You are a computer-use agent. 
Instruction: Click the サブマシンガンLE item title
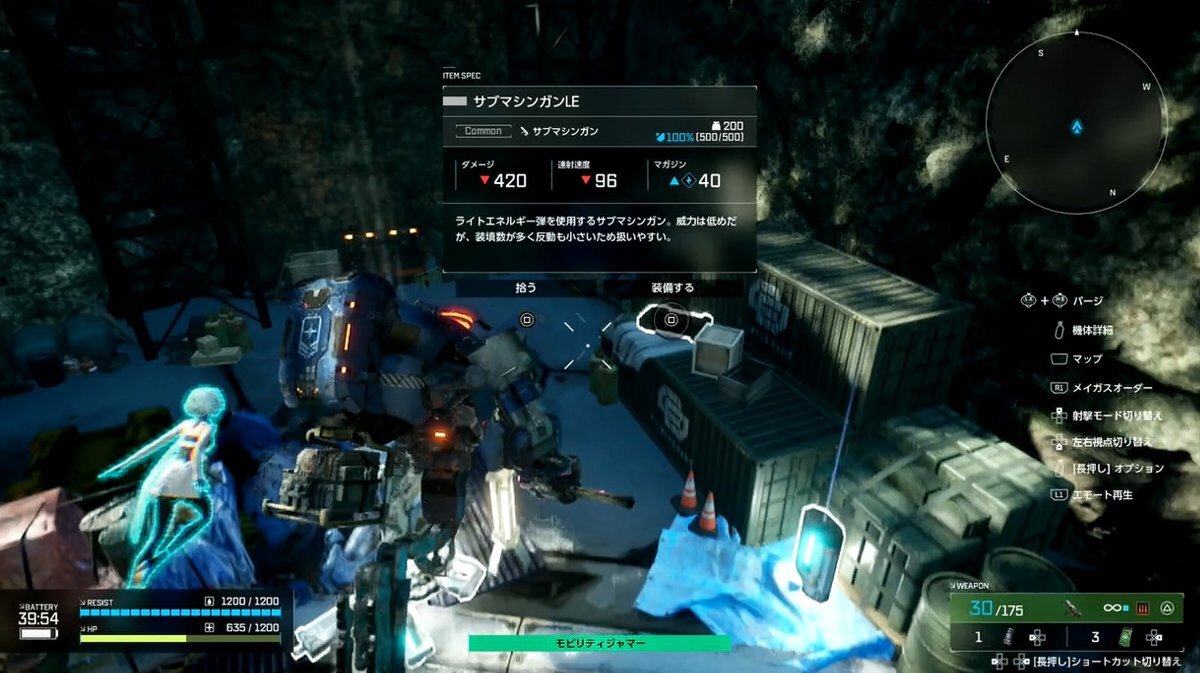(x=525, y=102)
